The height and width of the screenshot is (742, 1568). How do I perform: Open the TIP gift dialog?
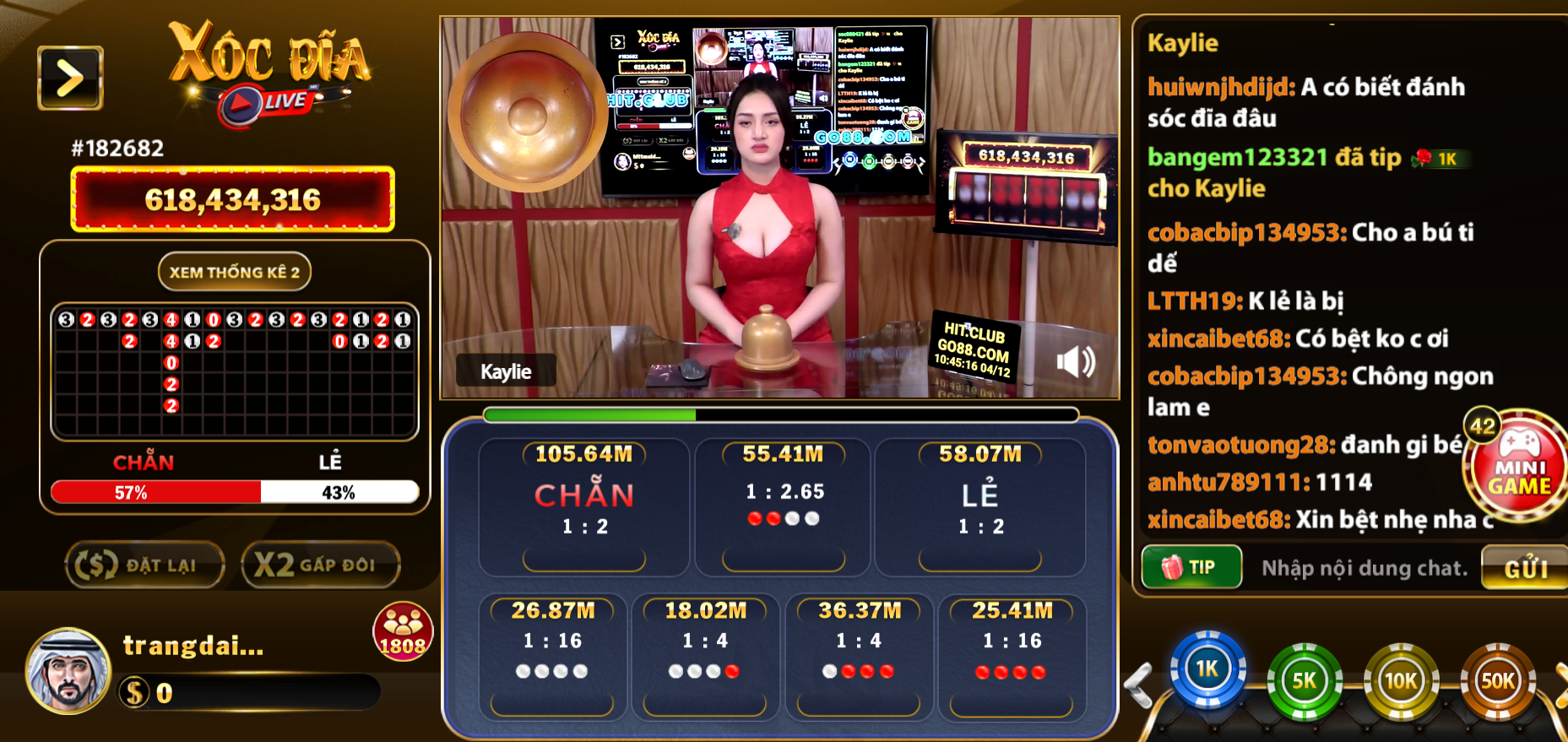pos(1191,566)
